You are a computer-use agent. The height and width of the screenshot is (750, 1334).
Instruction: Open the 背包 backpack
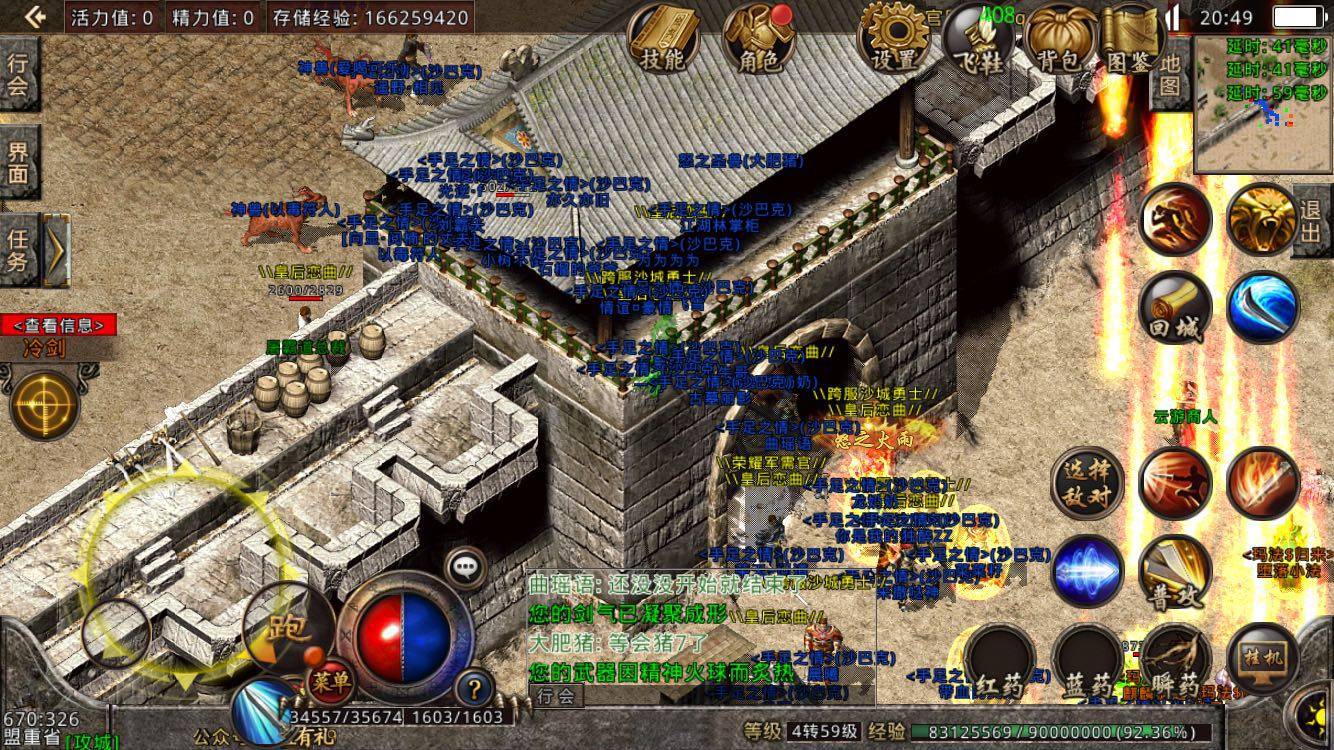pos(1063,41)
